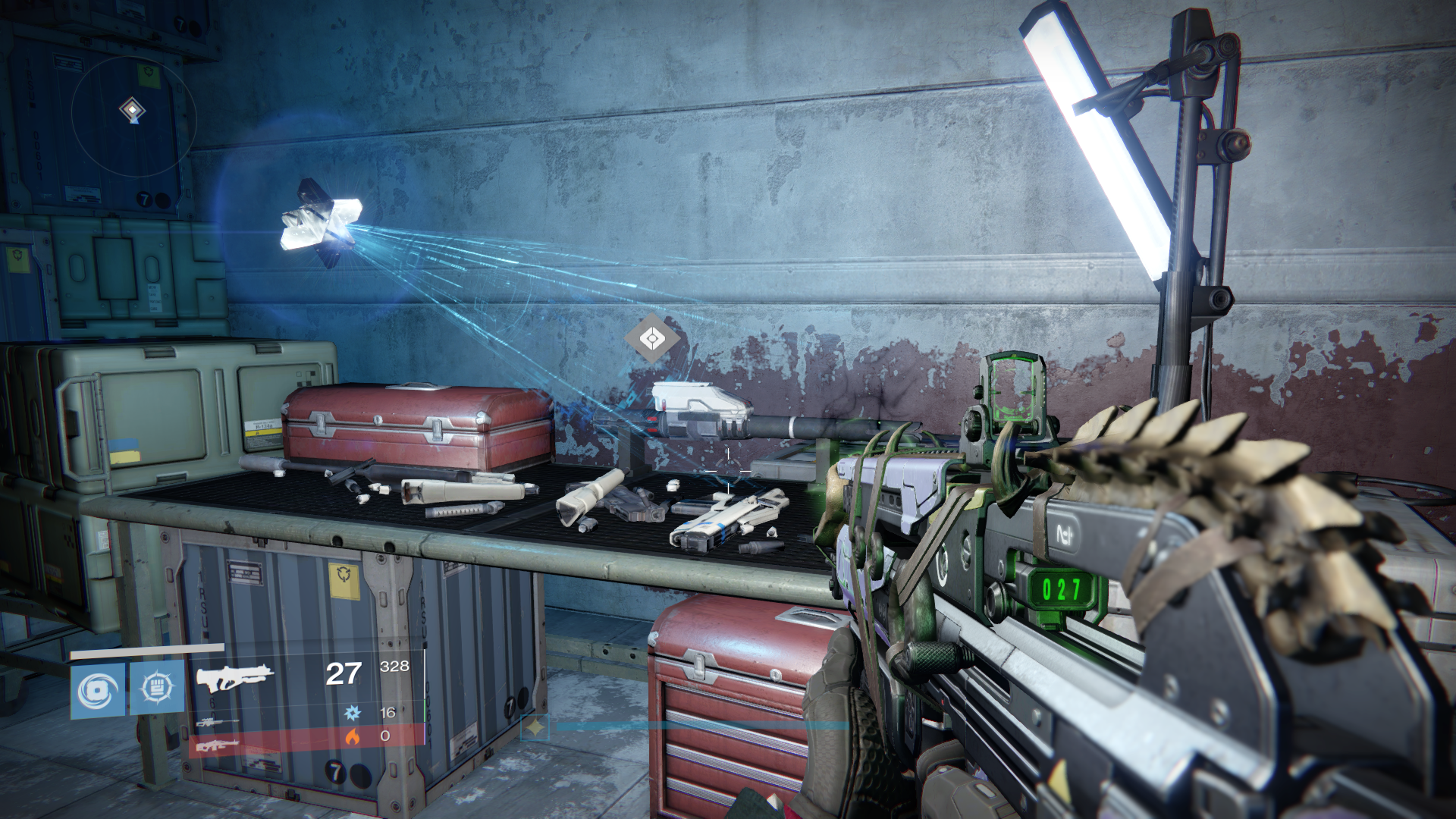Click the blue arc damage icon
Viewport: 1456px width, 819px height.
[x=352, y=713]
